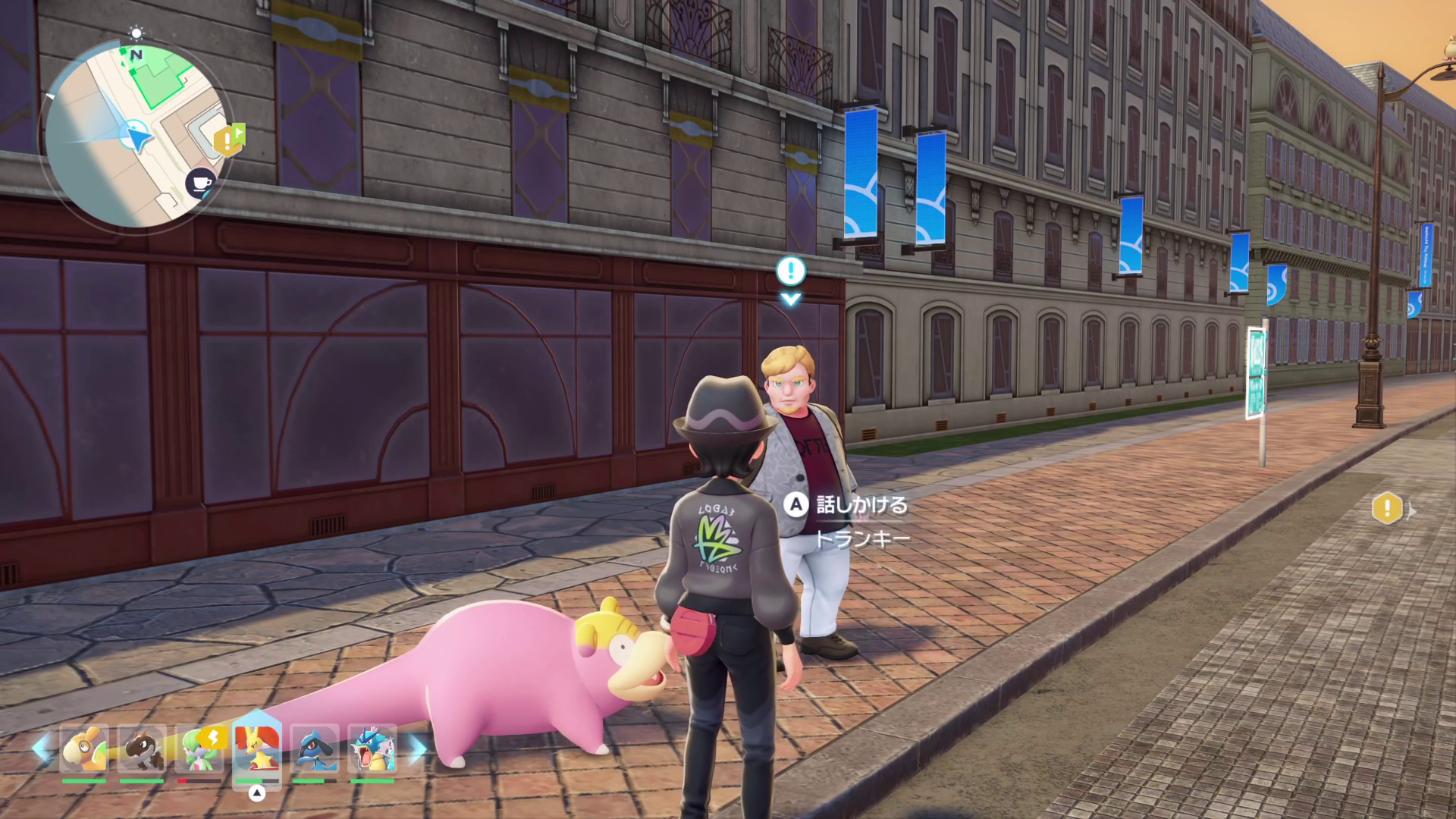Image resolution: width=1456 pixels, height=819 pixels.
Task: Cycle party right with the blue arrow
Action: [x=418, y=748]
